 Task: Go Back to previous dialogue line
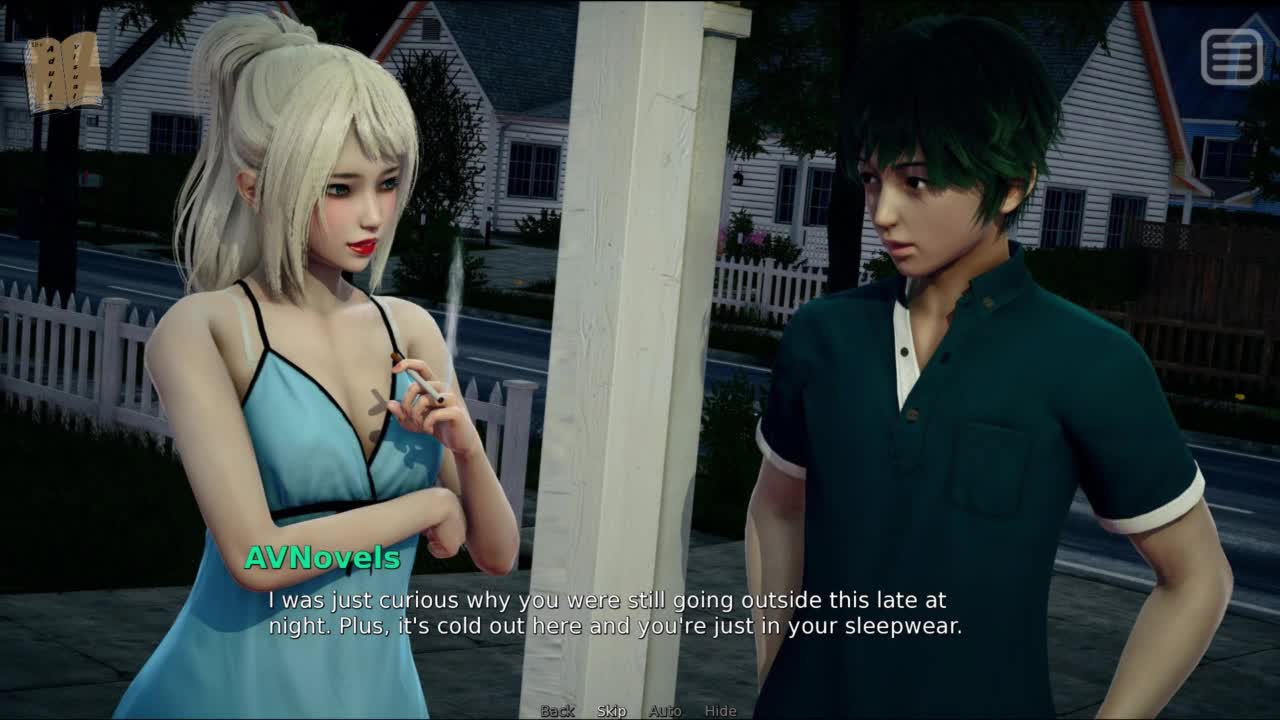click(557, 711)
